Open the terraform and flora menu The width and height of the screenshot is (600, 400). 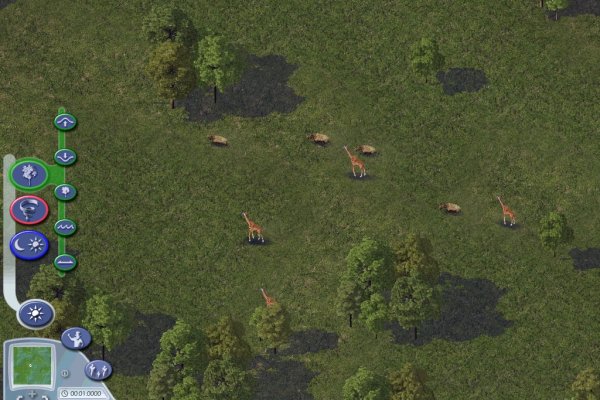click(x=29, y=175)
